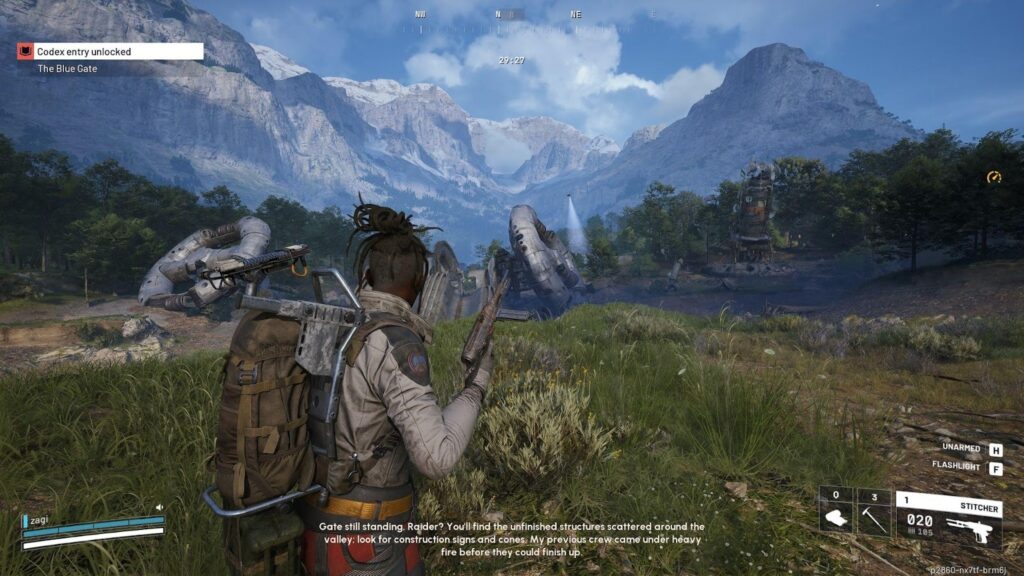Select the Stitcher weapon slot
This screenshot has height=576, width=1024.
coord(947,518)
